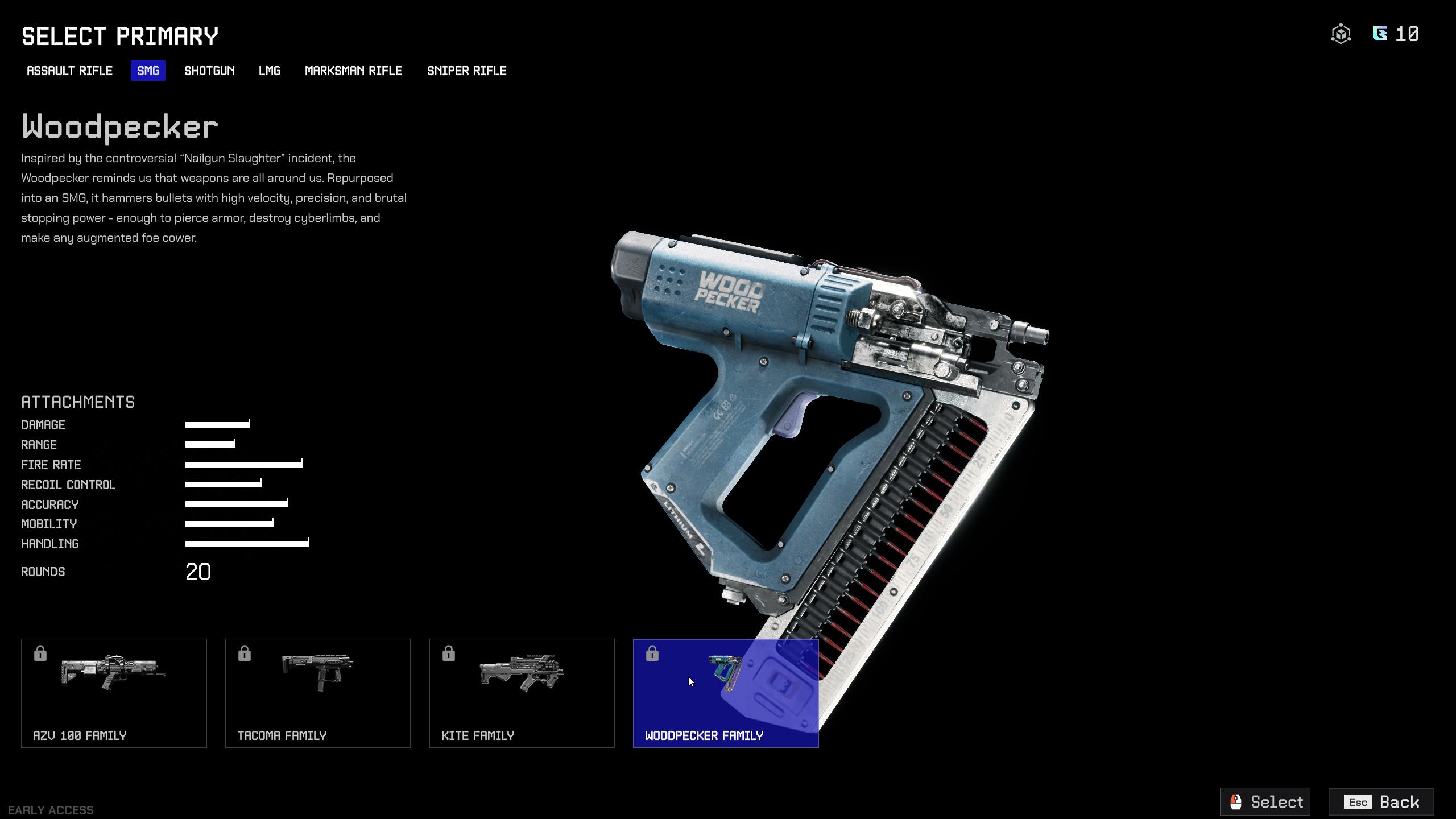Switch to the Marksman Rifle tab
1456x819 pixels.
coord(353,71)
